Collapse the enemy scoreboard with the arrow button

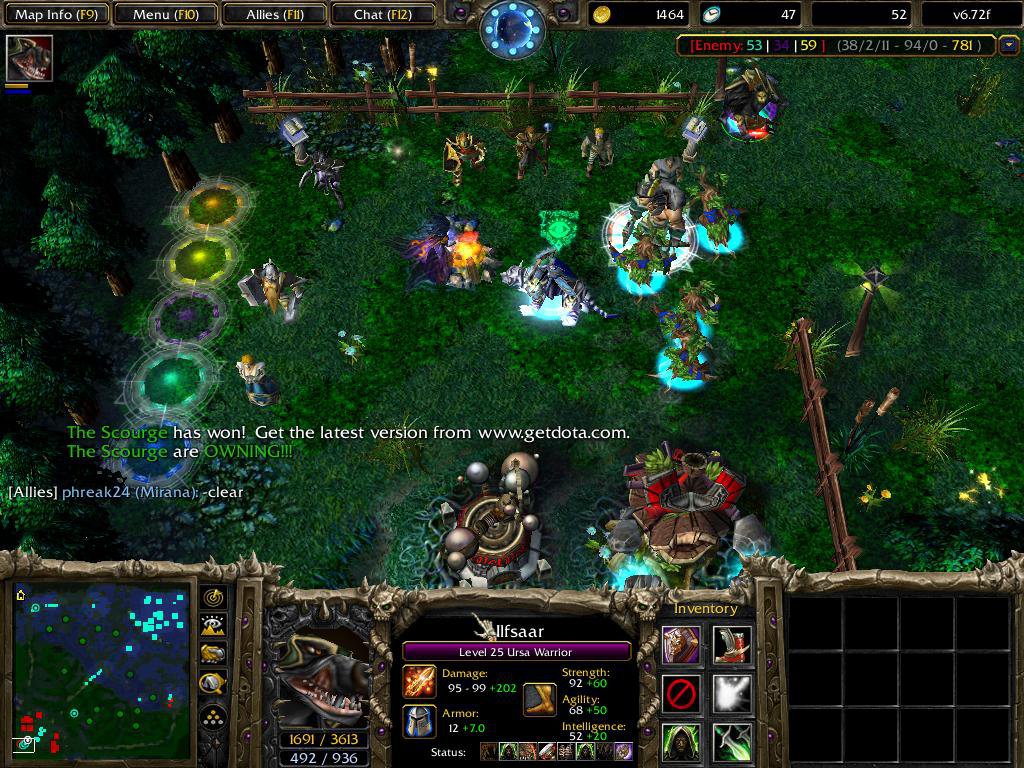point(1008,45)
